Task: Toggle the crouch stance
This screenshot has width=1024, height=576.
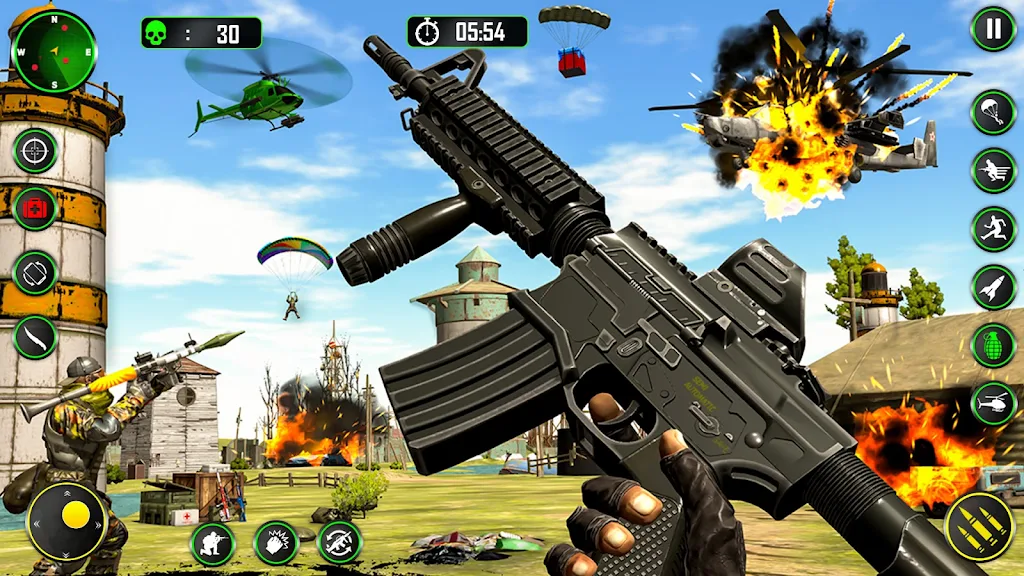Action: [212, 544]
